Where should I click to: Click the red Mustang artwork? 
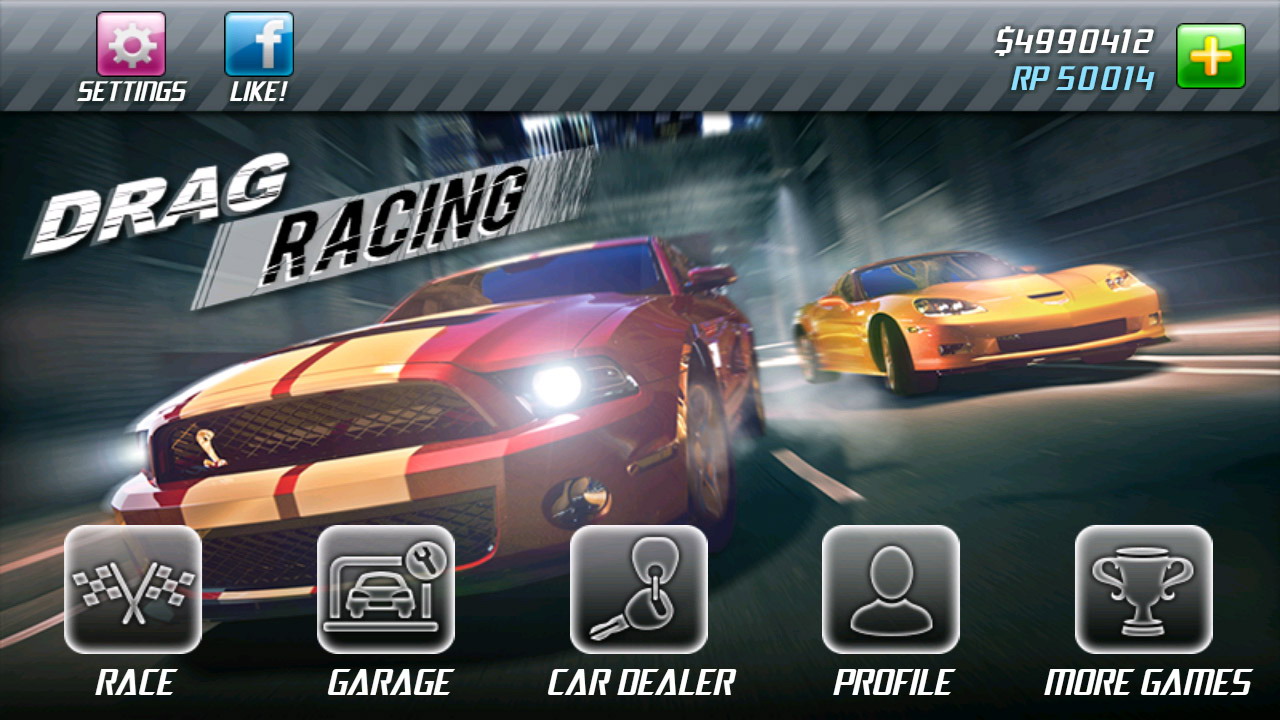point(430,400)
